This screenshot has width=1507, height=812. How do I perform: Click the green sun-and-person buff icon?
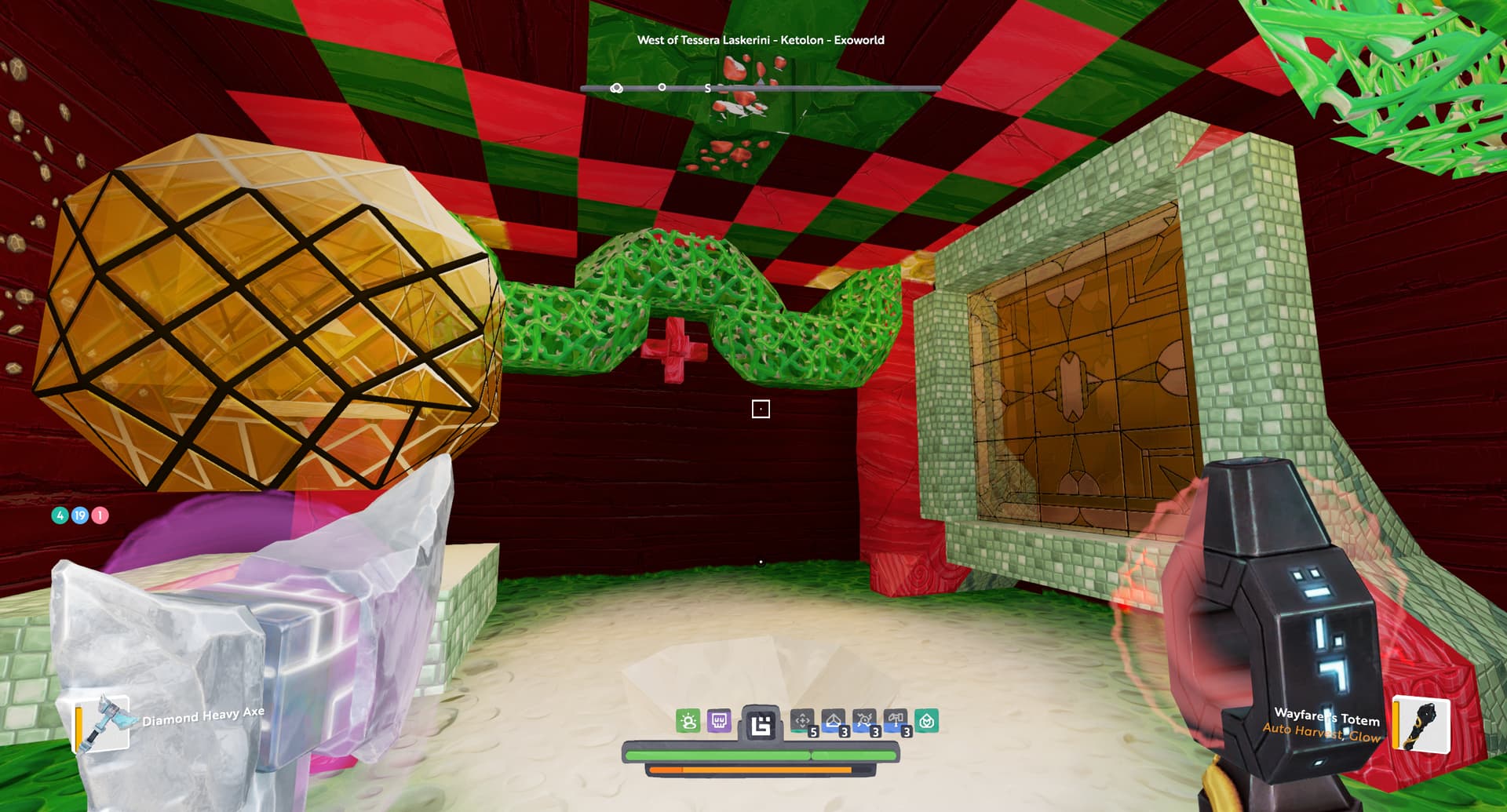[x=688, y=721]
